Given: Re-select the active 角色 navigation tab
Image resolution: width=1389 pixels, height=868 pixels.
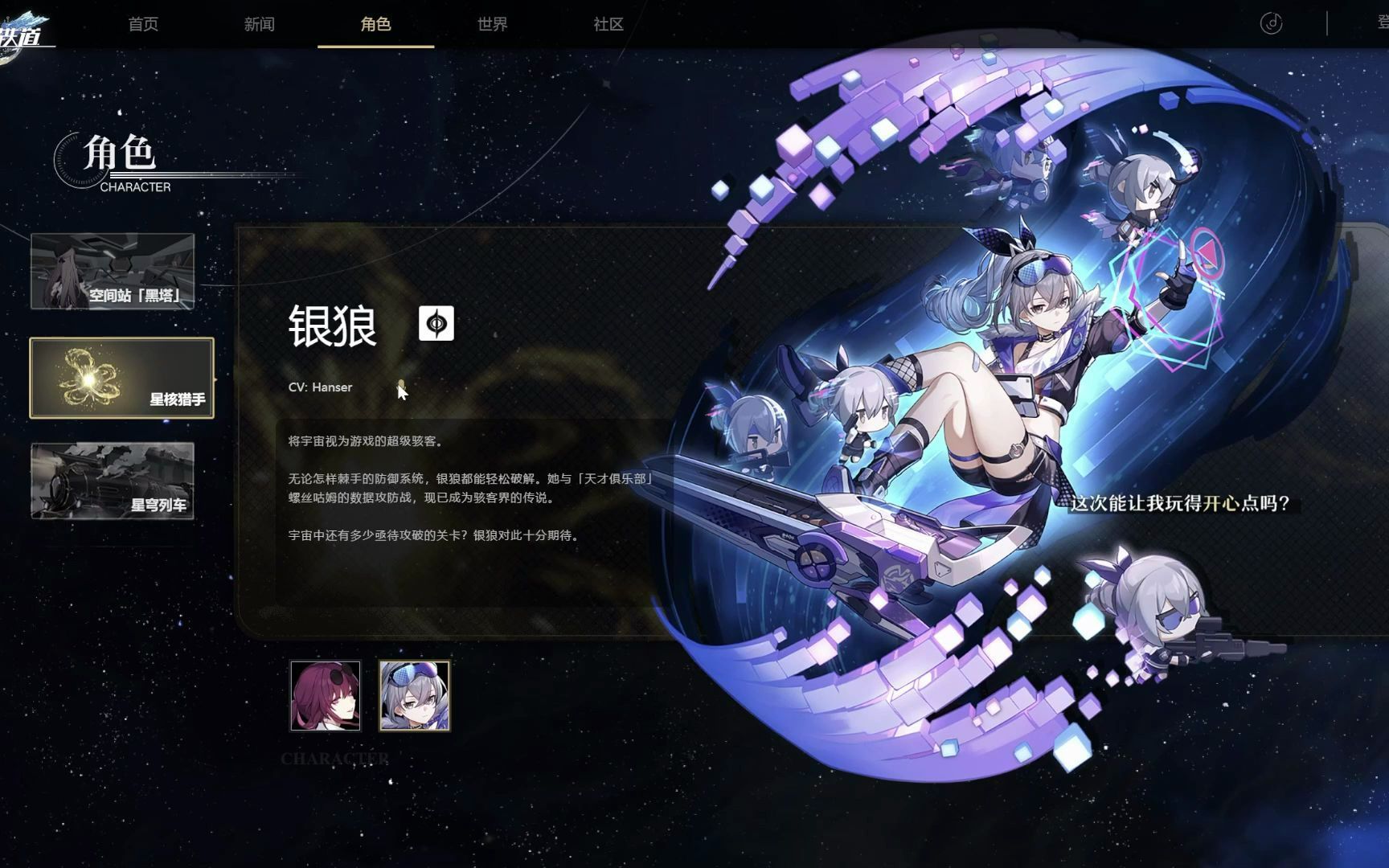Looking at the screenshot, I should (375, 24).
